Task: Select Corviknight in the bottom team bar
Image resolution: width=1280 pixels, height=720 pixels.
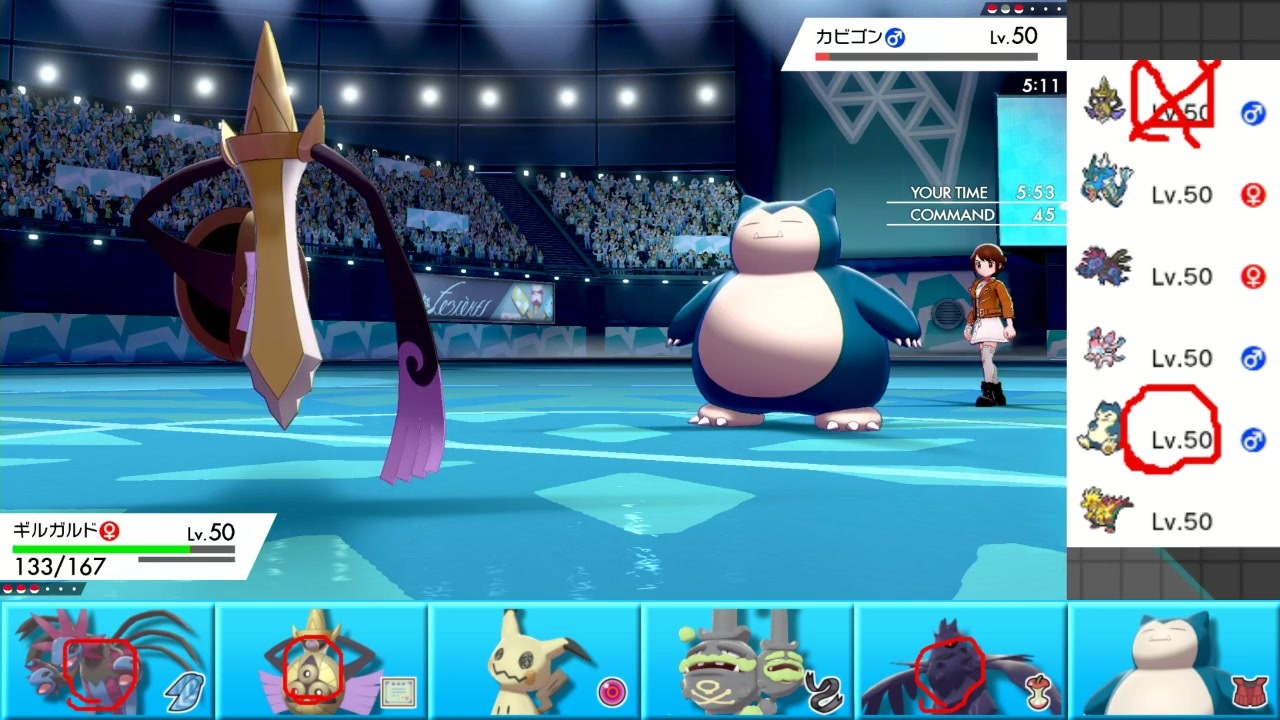Action: pos(960,660)
